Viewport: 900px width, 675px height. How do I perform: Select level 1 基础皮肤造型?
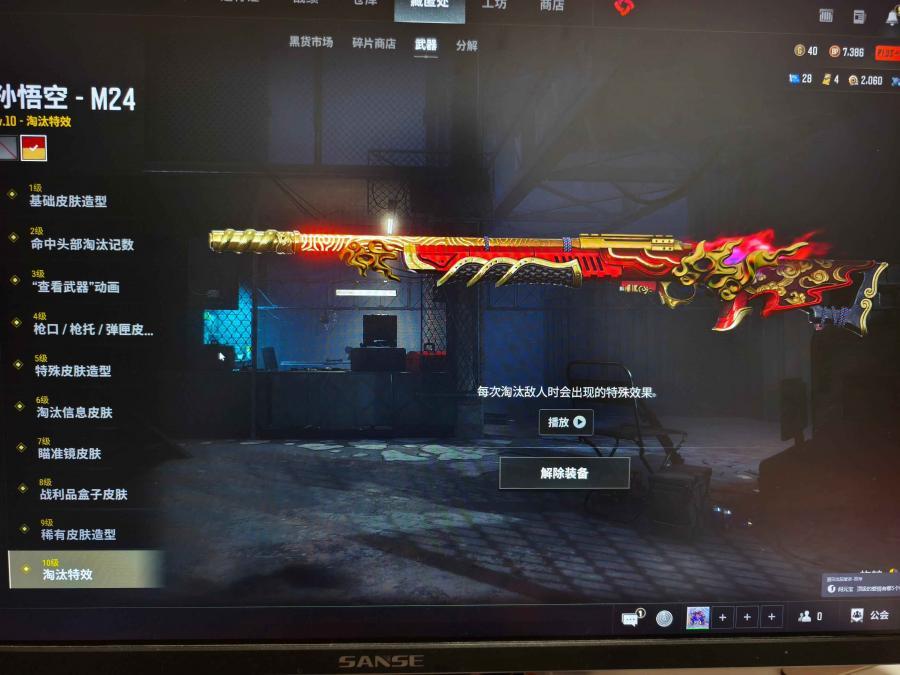point(67,201)
